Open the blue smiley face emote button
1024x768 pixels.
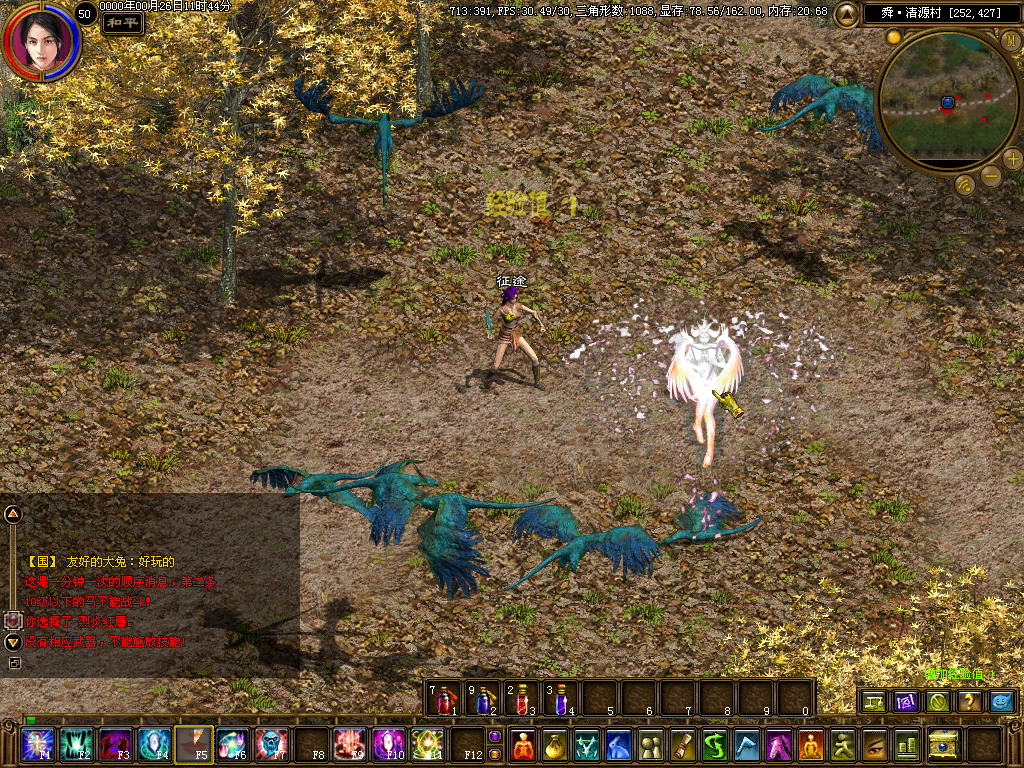1001,702
